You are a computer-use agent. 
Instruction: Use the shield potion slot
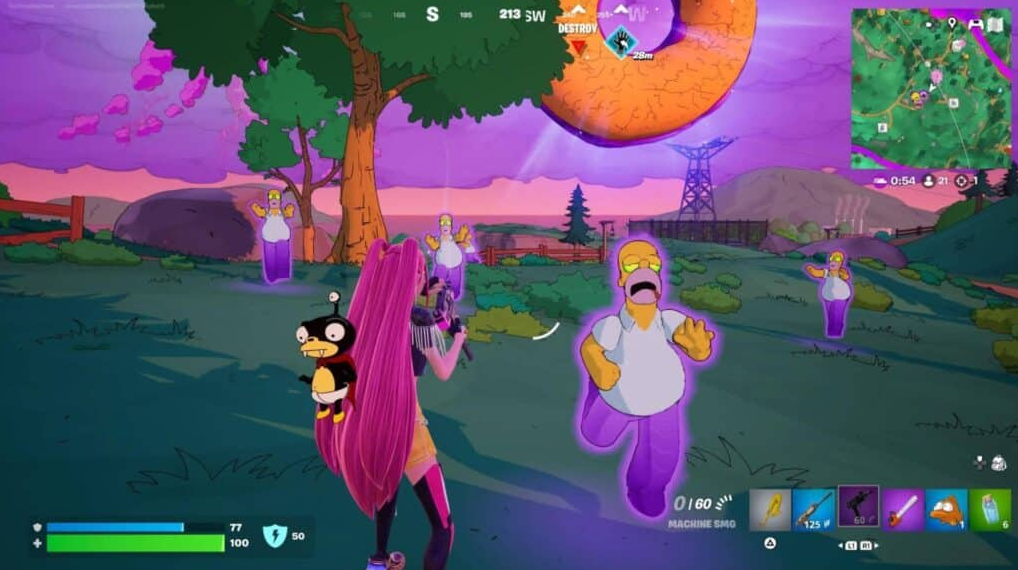click(x=989, y=510)
